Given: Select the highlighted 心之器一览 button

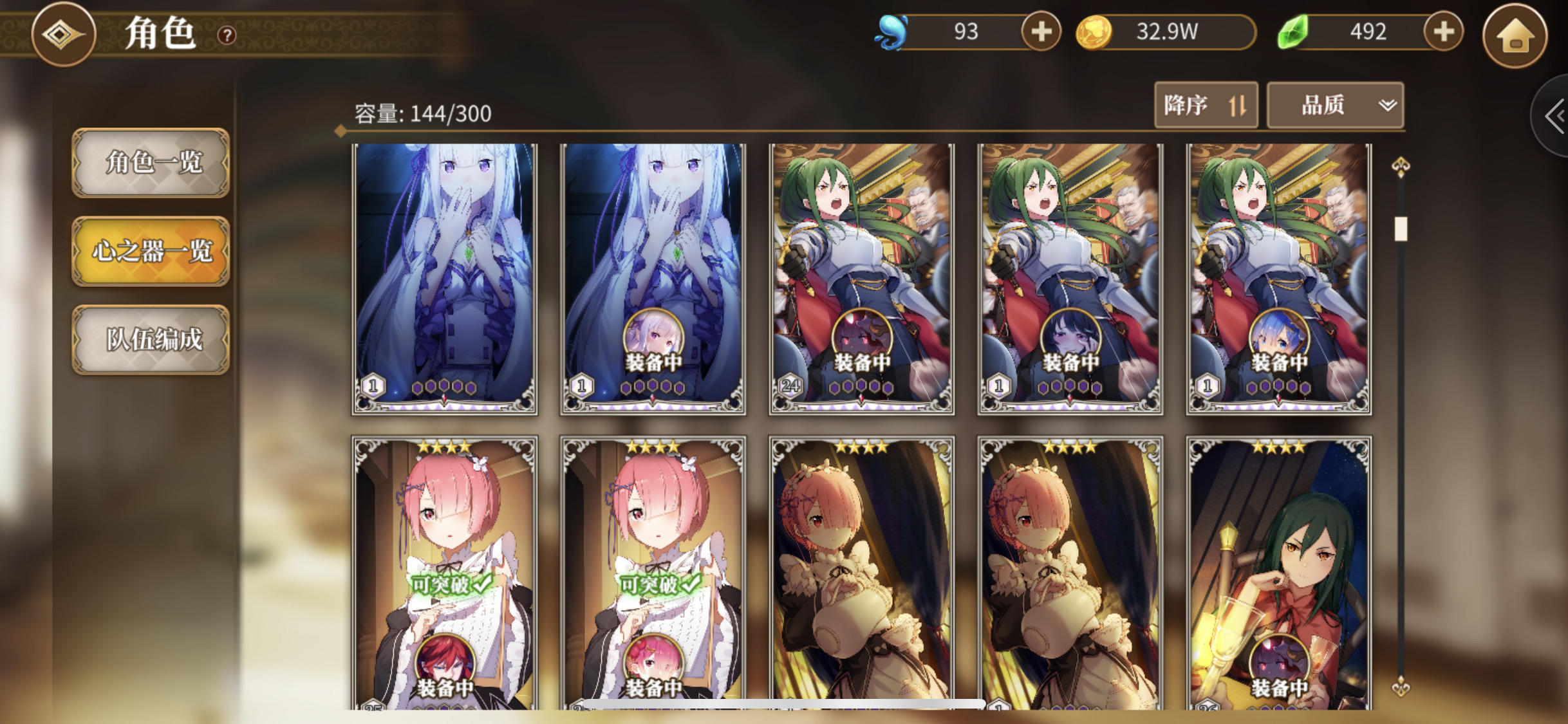Looking at the screenshot, I should (x=150, y=251).
